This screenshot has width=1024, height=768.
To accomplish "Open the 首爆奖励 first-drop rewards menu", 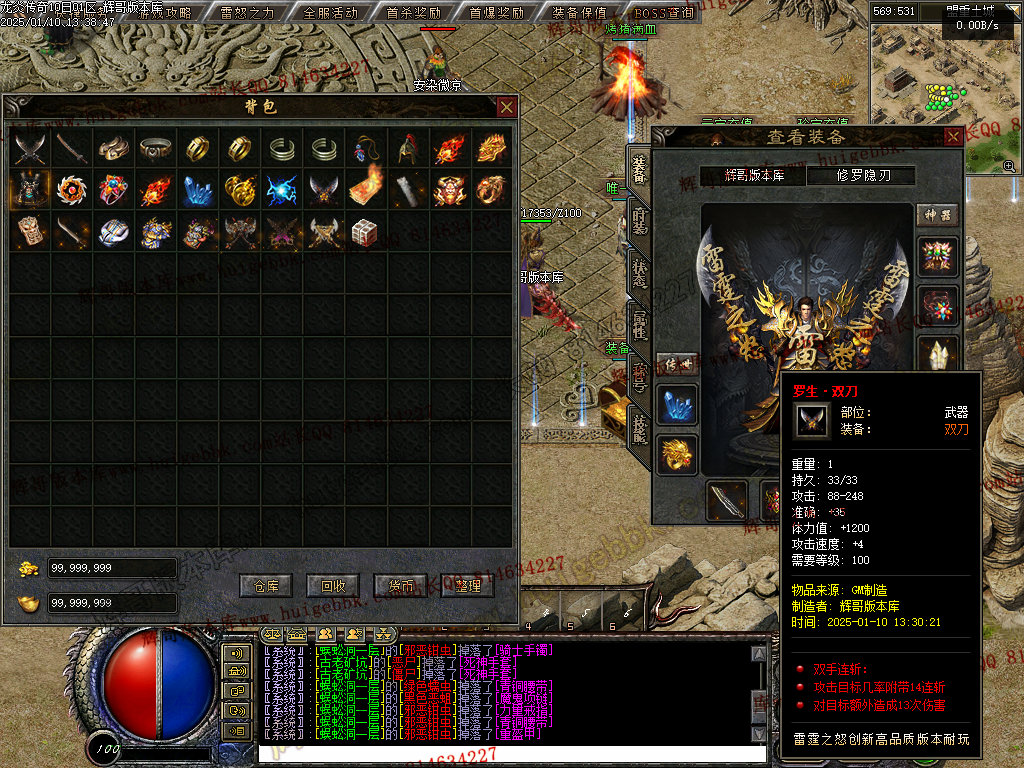I will click(495, 12).
